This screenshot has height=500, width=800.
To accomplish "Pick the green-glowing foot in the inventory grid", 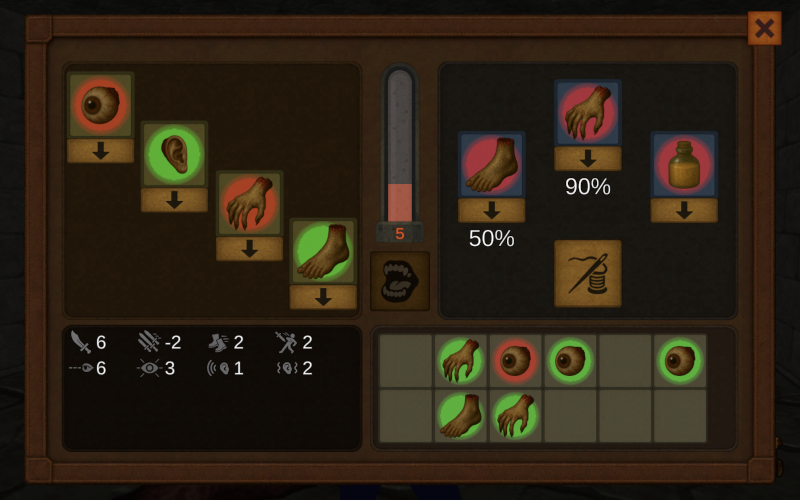I will (x=461, y=415).
